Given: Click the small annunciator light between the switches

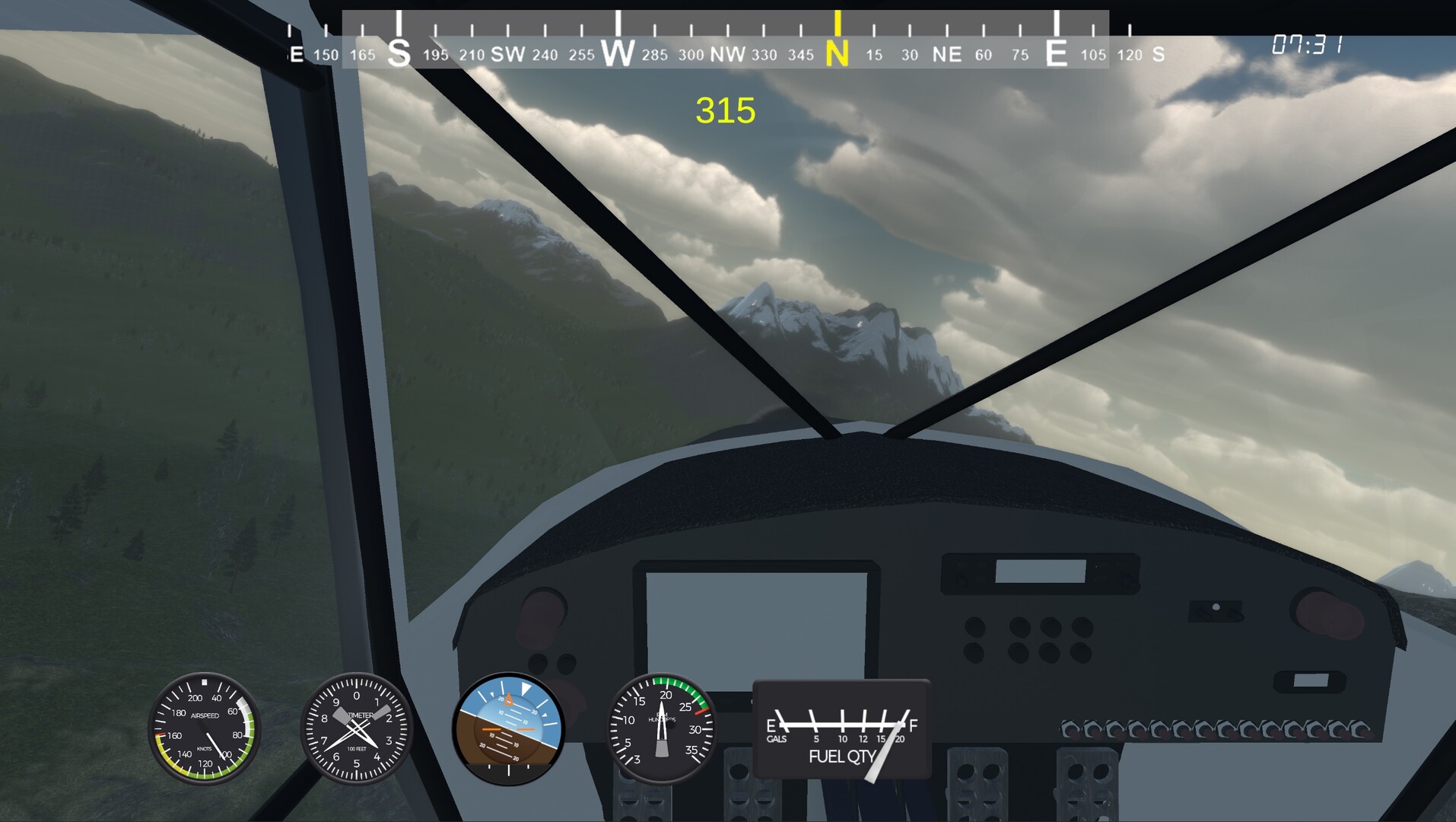Looking at the screenshot, I should (1216, 607).
